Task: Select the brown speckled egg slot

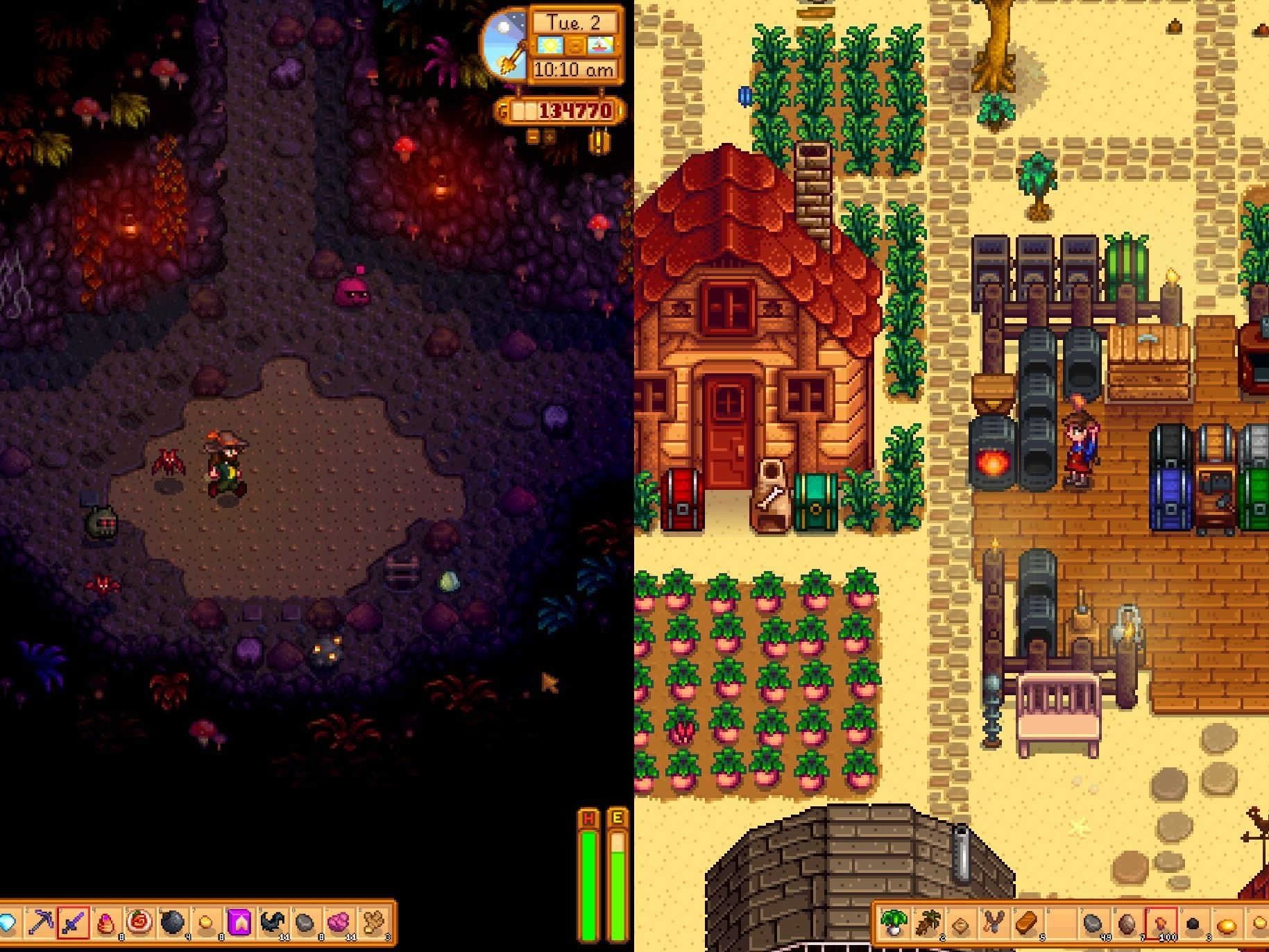Action: pos(1127,923)
